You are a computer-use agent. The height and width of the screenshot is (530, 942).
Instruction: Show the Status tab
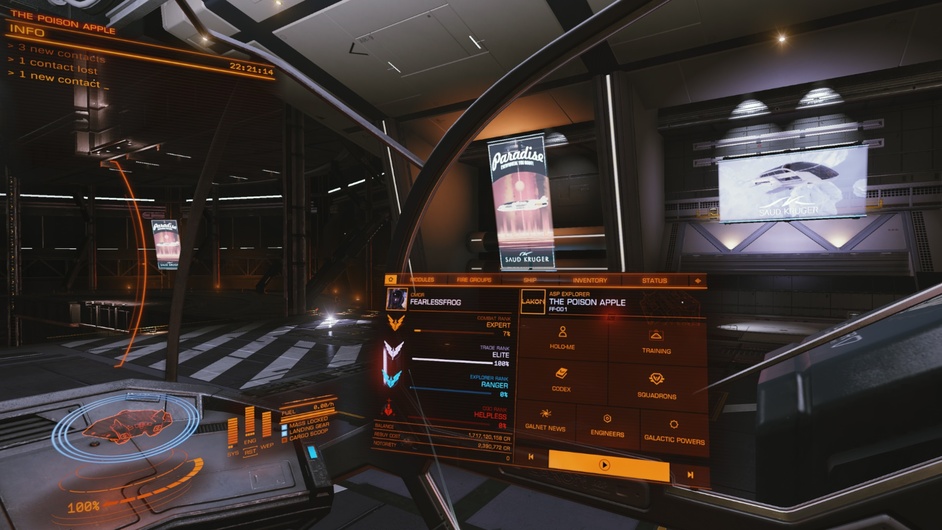pyautogui.click(x=654, y=281)
